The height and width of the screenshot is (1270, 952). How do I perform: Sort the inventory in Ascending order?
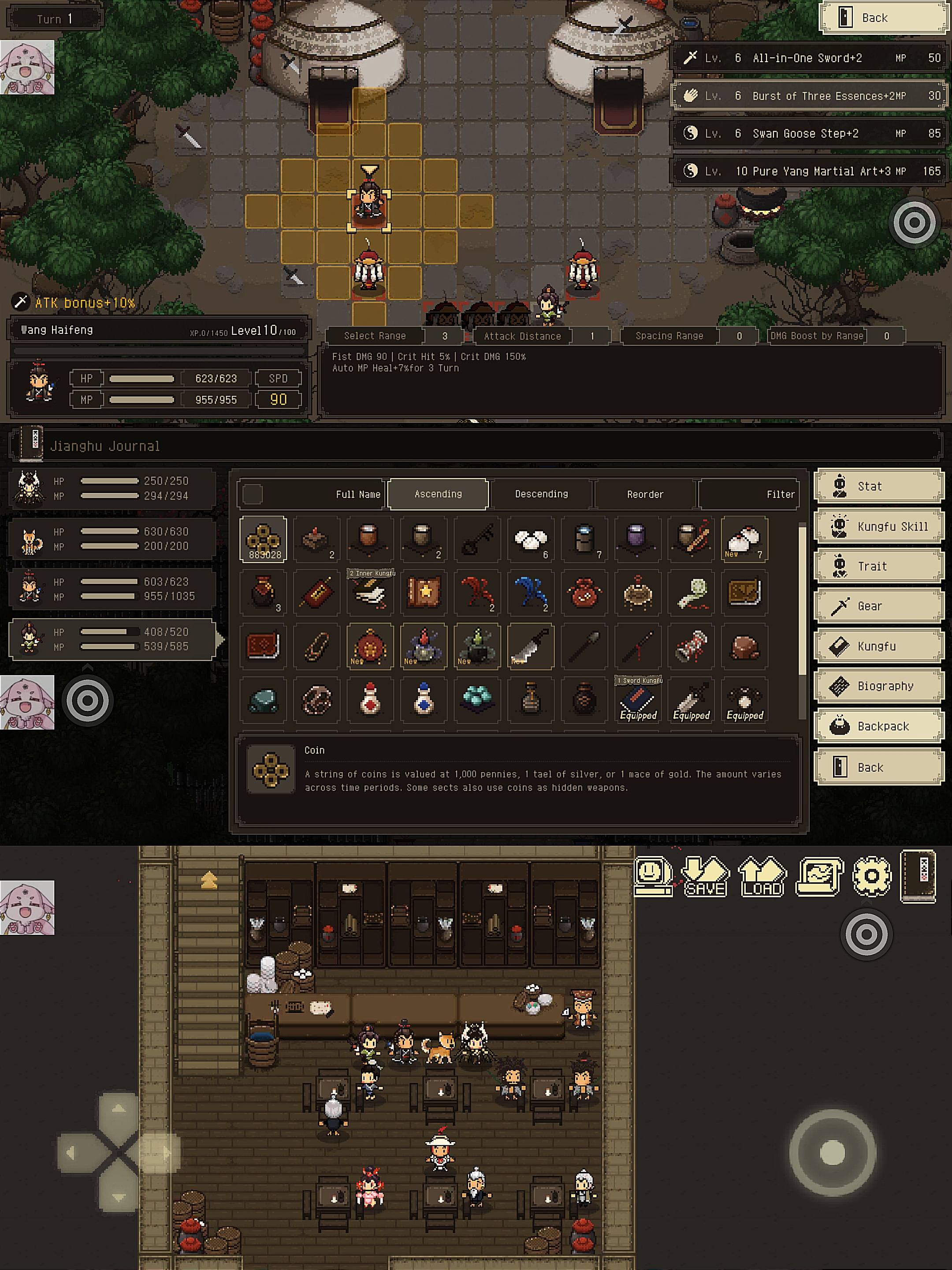(438, 494)
